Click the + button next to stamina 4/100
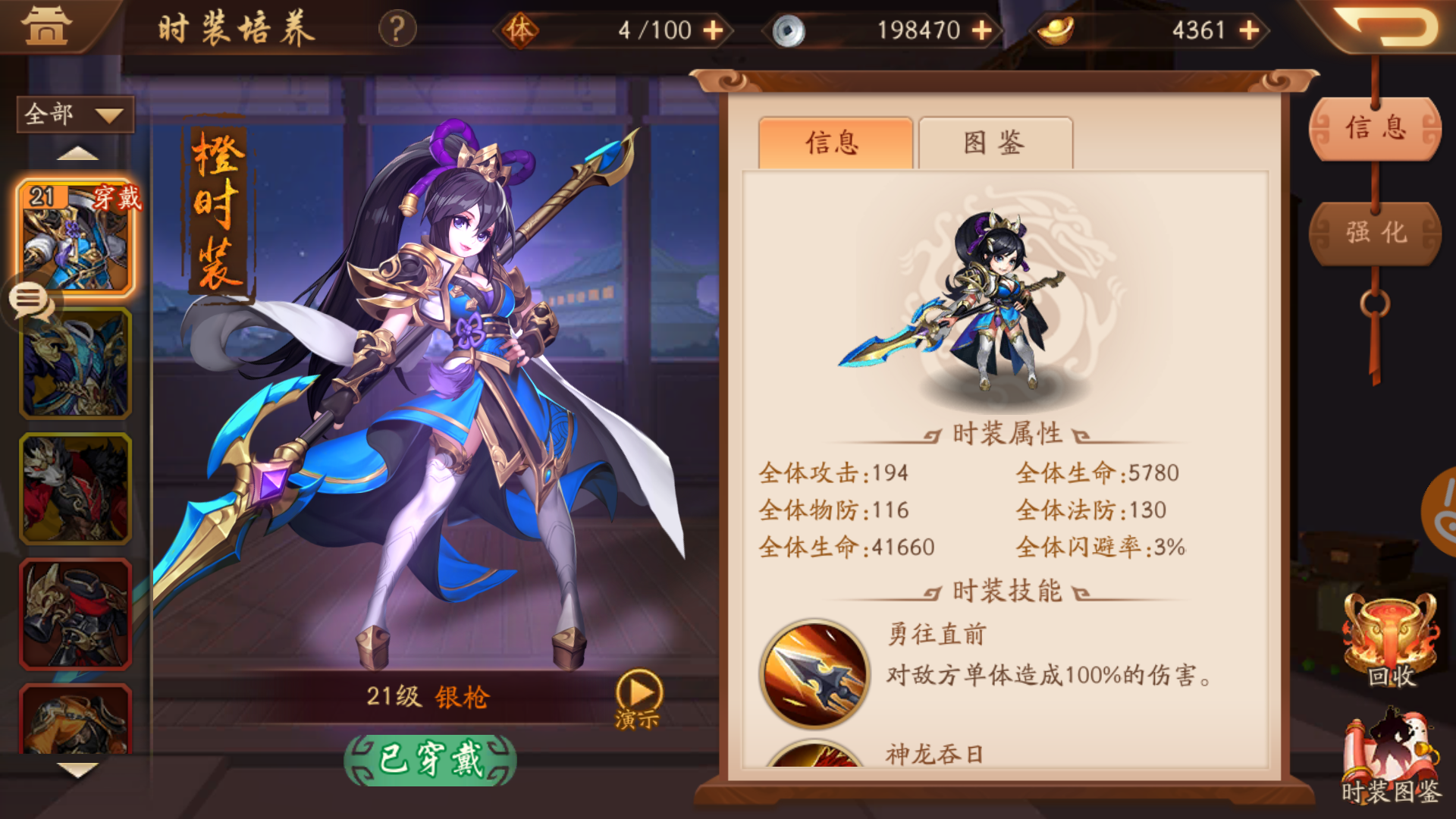Image resolution: width=1456 pixels, height=819 pixels. [713, 30]
